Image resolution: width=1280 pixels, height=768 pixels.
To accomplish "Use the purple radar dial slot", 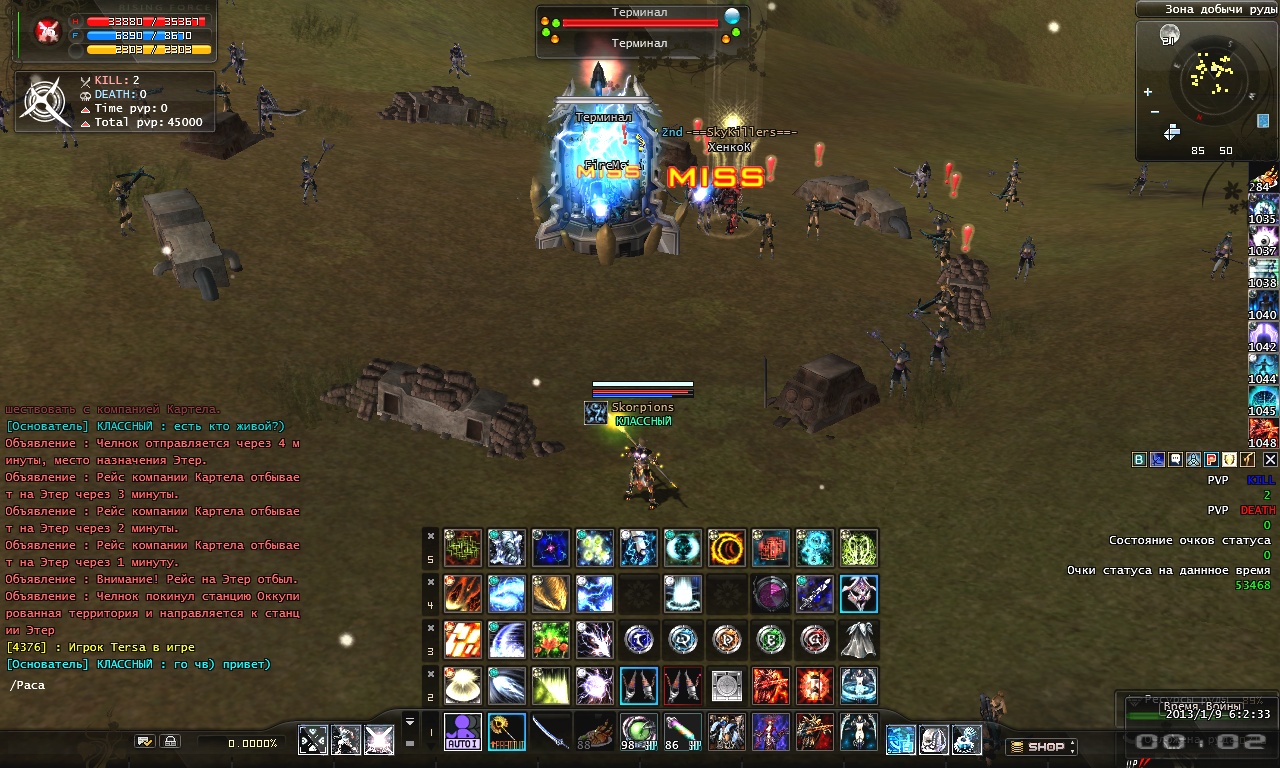I will pyautogui.click(x=770, y=593).
